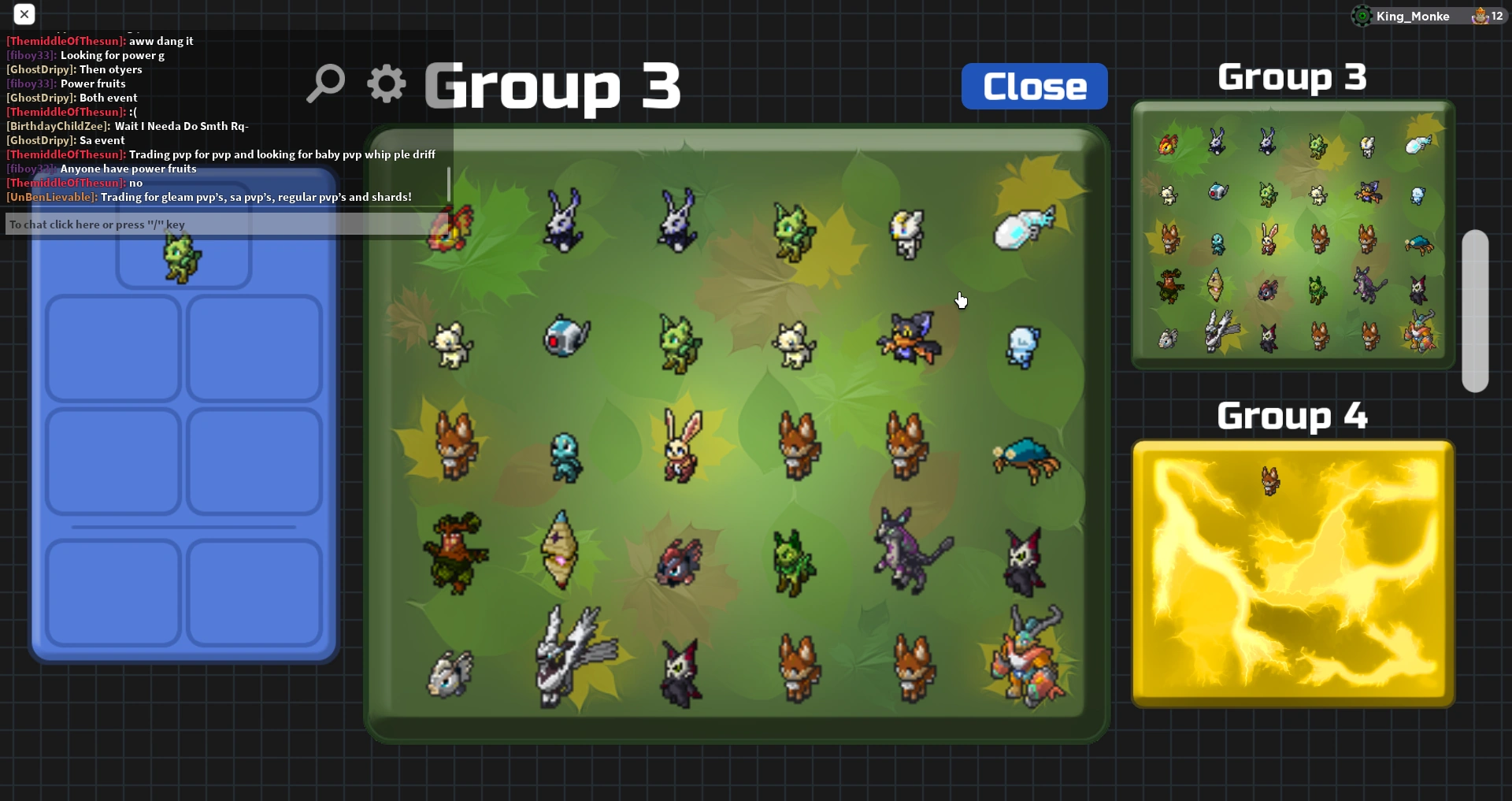Click the Close button

(1034, 86)
